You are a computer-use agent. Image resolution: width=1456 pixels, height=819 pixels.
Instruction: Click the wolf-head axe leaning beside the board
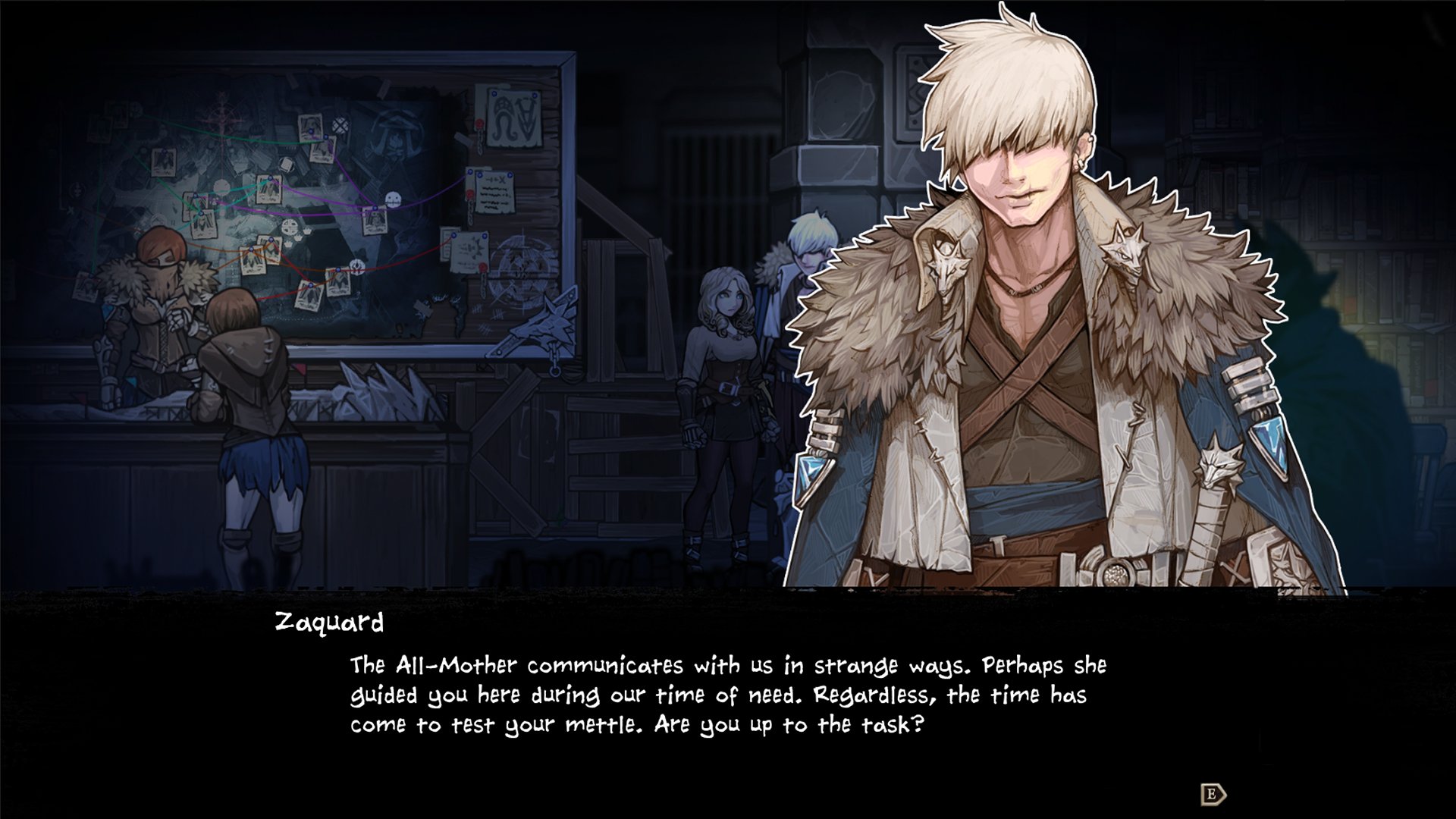coord(552,326)
